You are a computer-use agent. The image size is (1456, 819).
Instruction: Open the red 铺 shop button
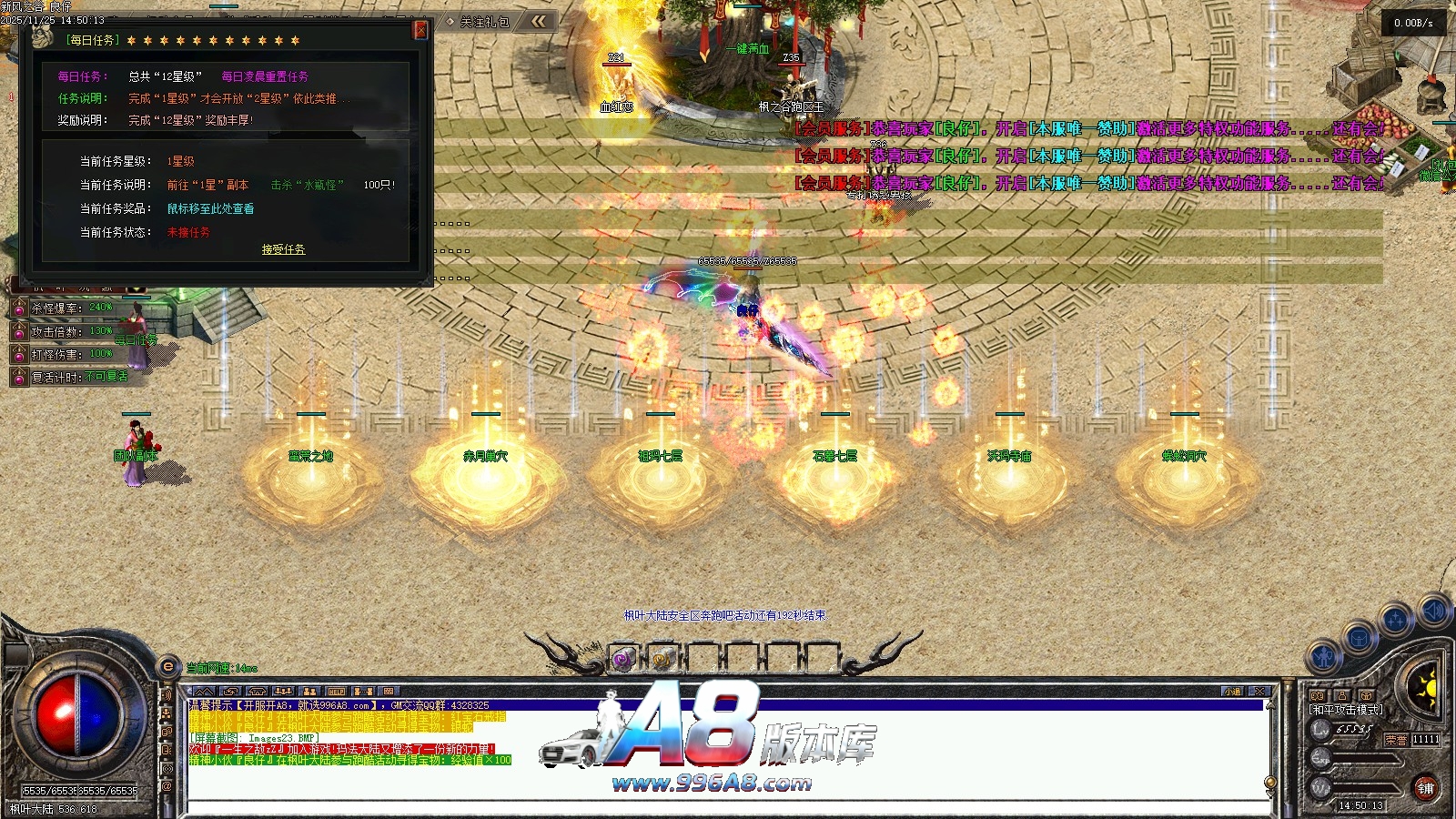point(1425,788)
